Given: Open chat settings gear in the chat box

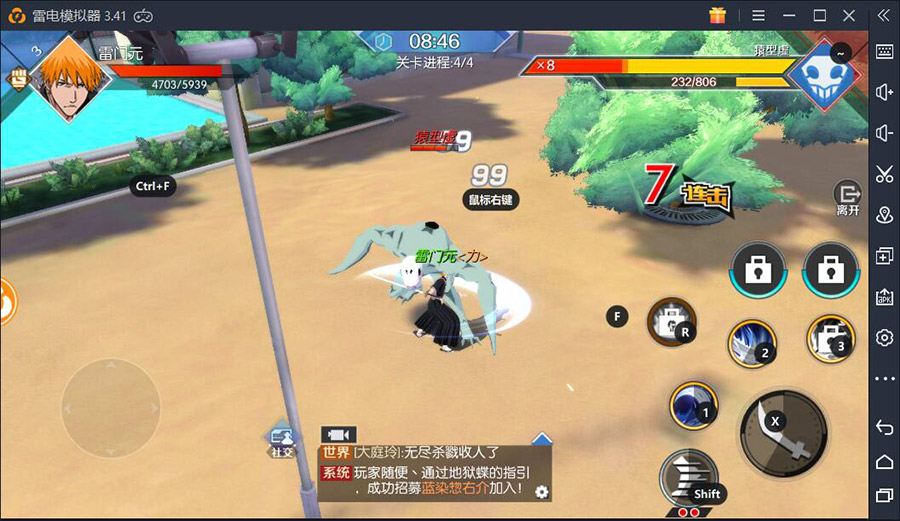Looking at the screenshot, I should pos(542,491).
